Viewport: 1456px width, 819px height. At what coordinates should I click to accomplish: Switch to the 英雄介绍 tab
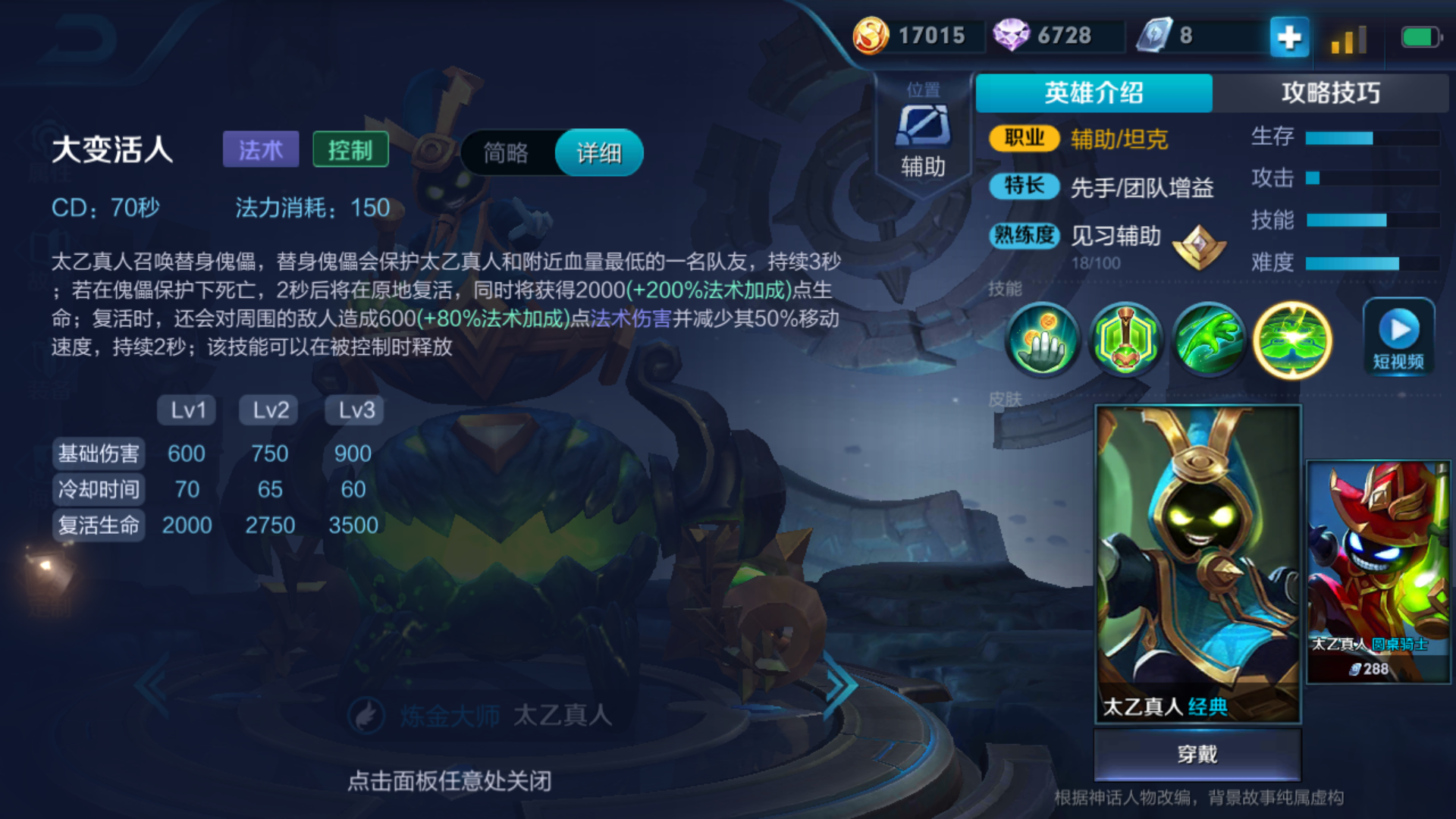point(1093,93)
